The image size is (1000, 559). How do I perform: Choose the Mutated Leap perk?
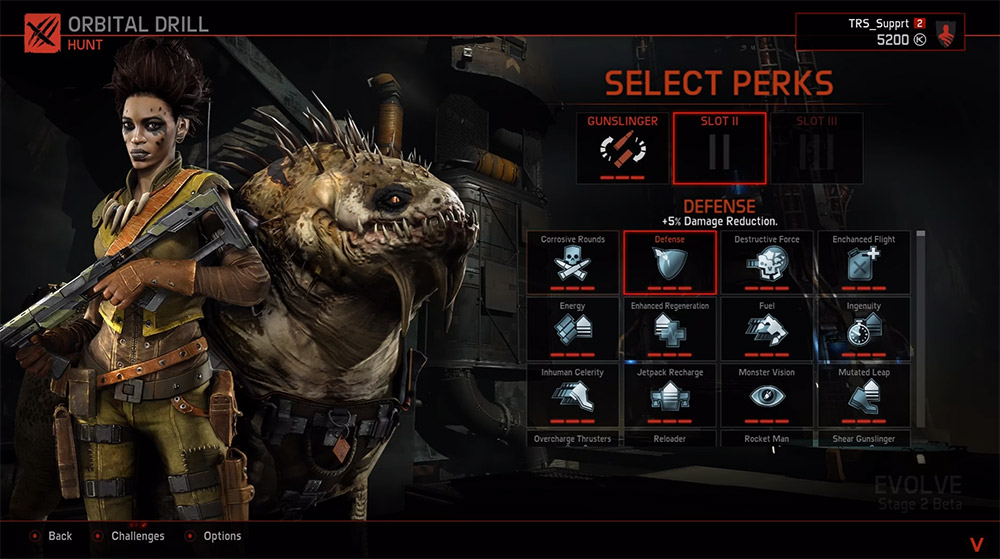(x=864, y=396)
